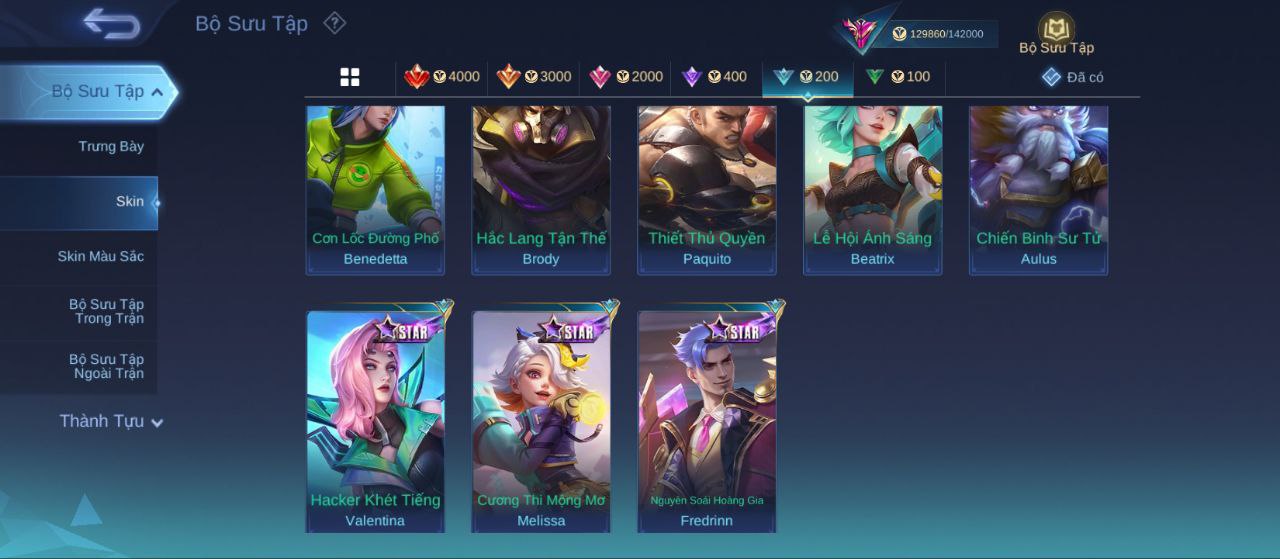Switch to the 2000 points tier tab

pyautogui.click(x=626, y=77)
